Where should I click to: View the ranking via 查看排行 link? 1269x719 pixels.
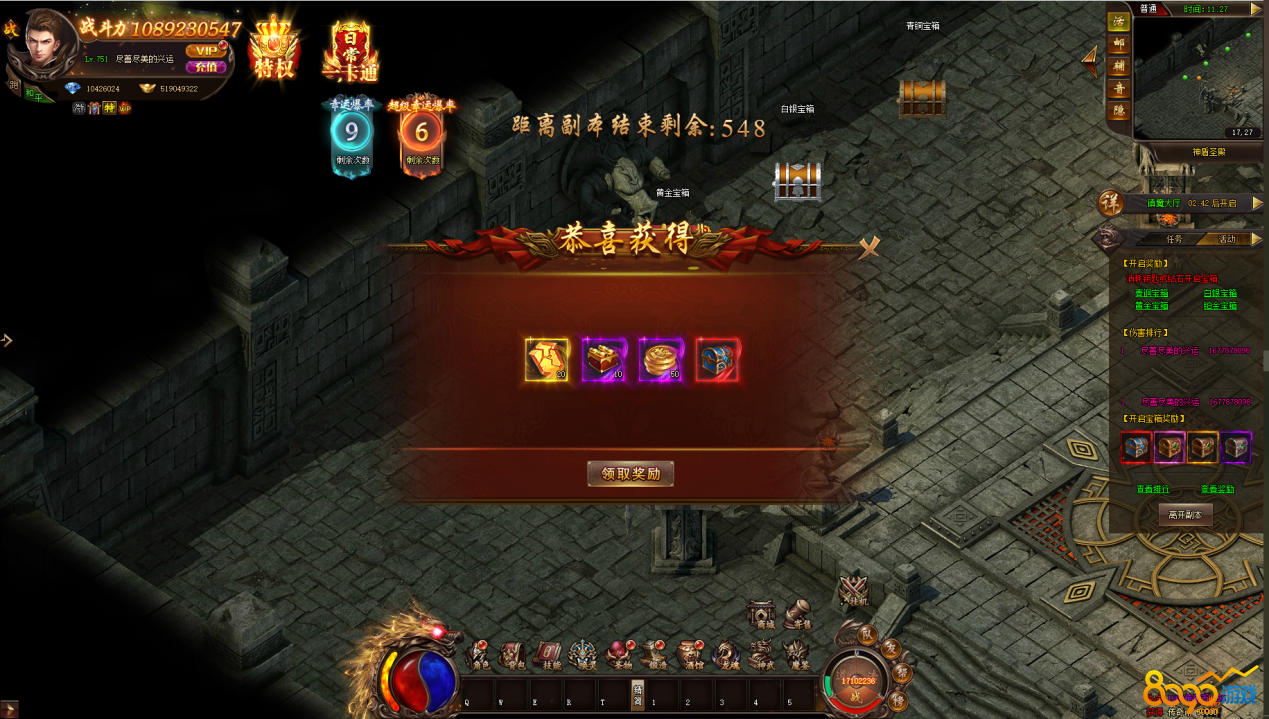pos(1152,490)
